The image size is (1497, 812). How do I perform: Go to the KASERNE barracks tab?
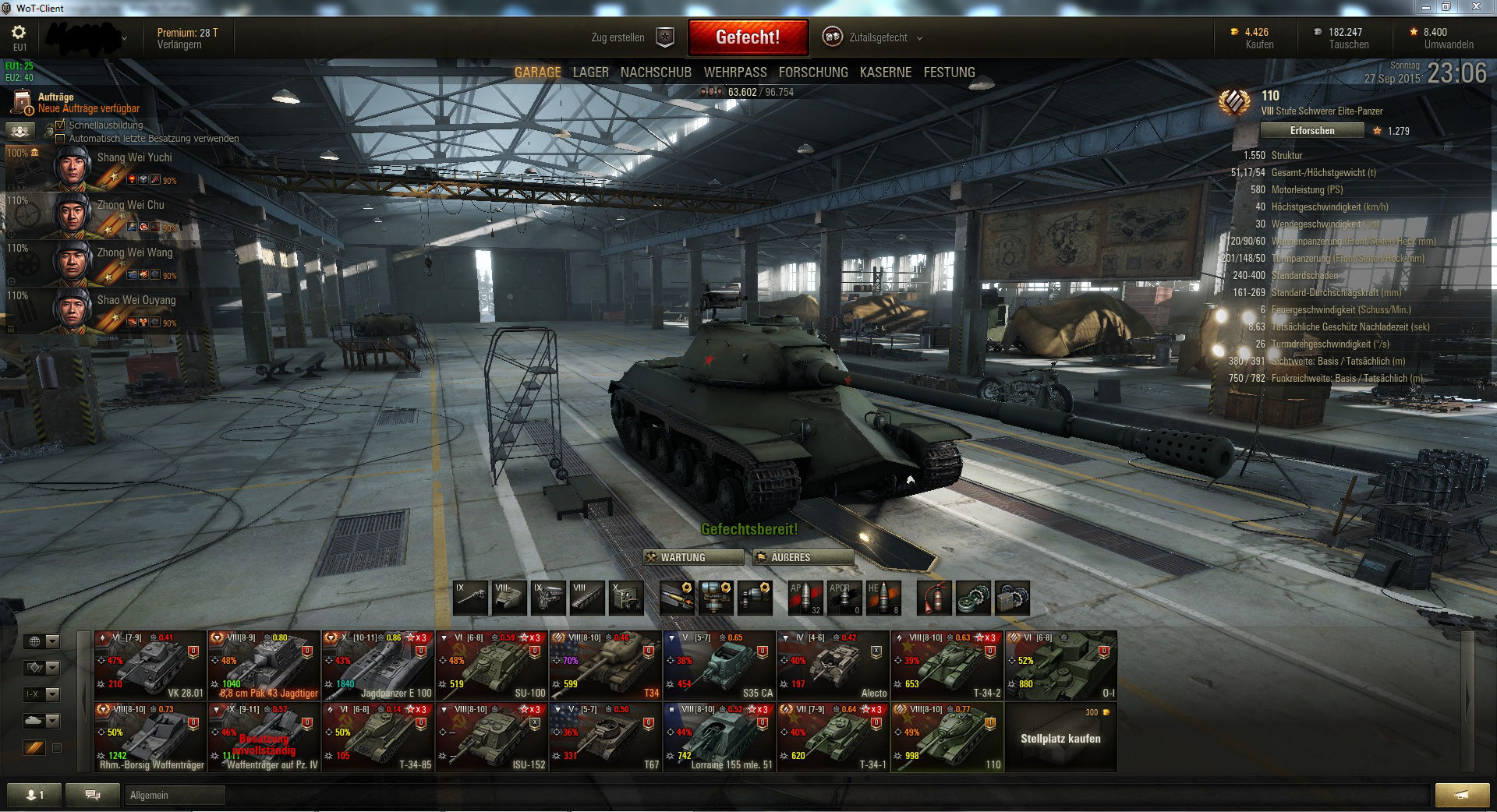885,72
